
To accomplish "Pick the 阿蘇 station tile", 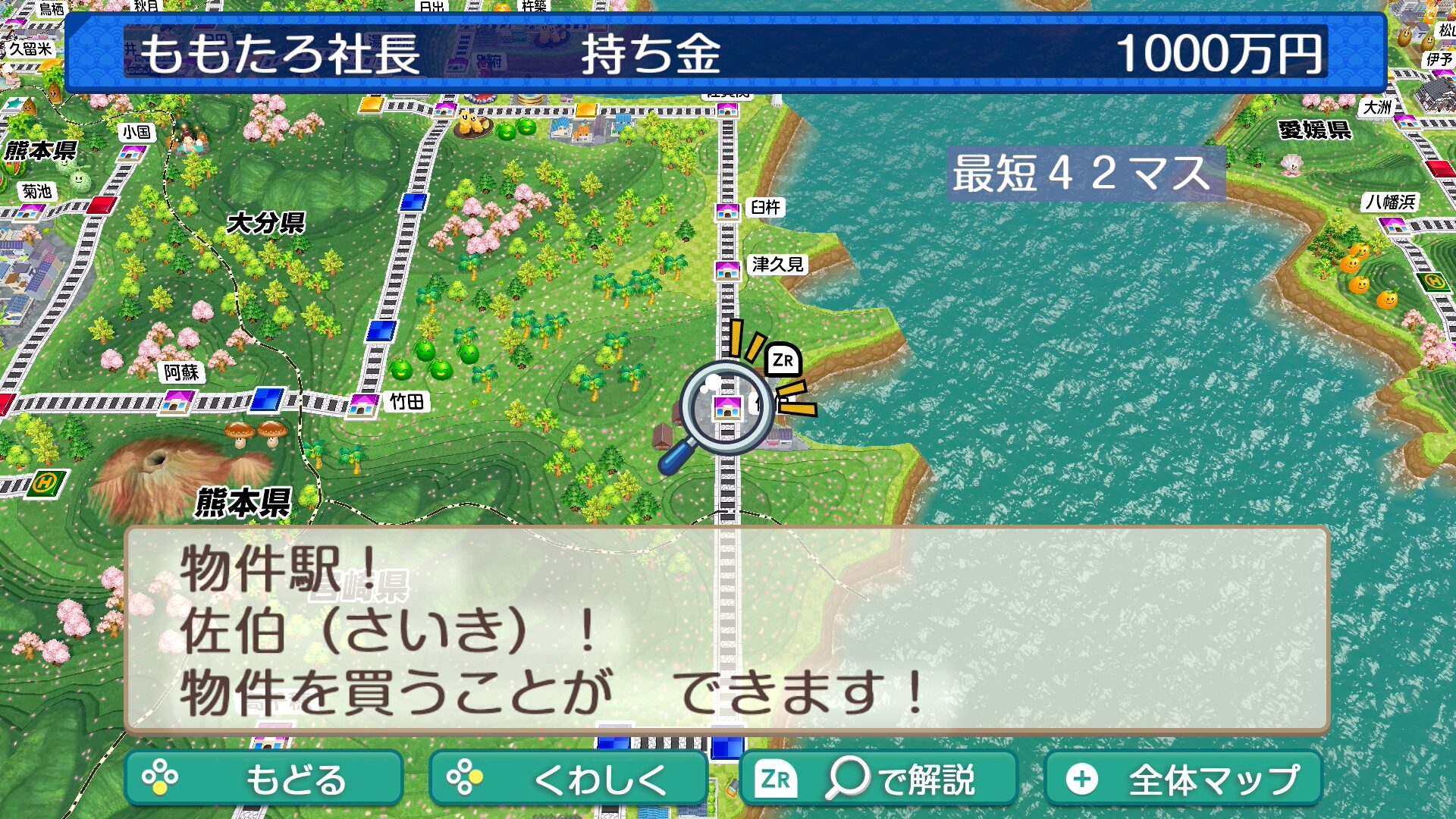I will [177, 400].
